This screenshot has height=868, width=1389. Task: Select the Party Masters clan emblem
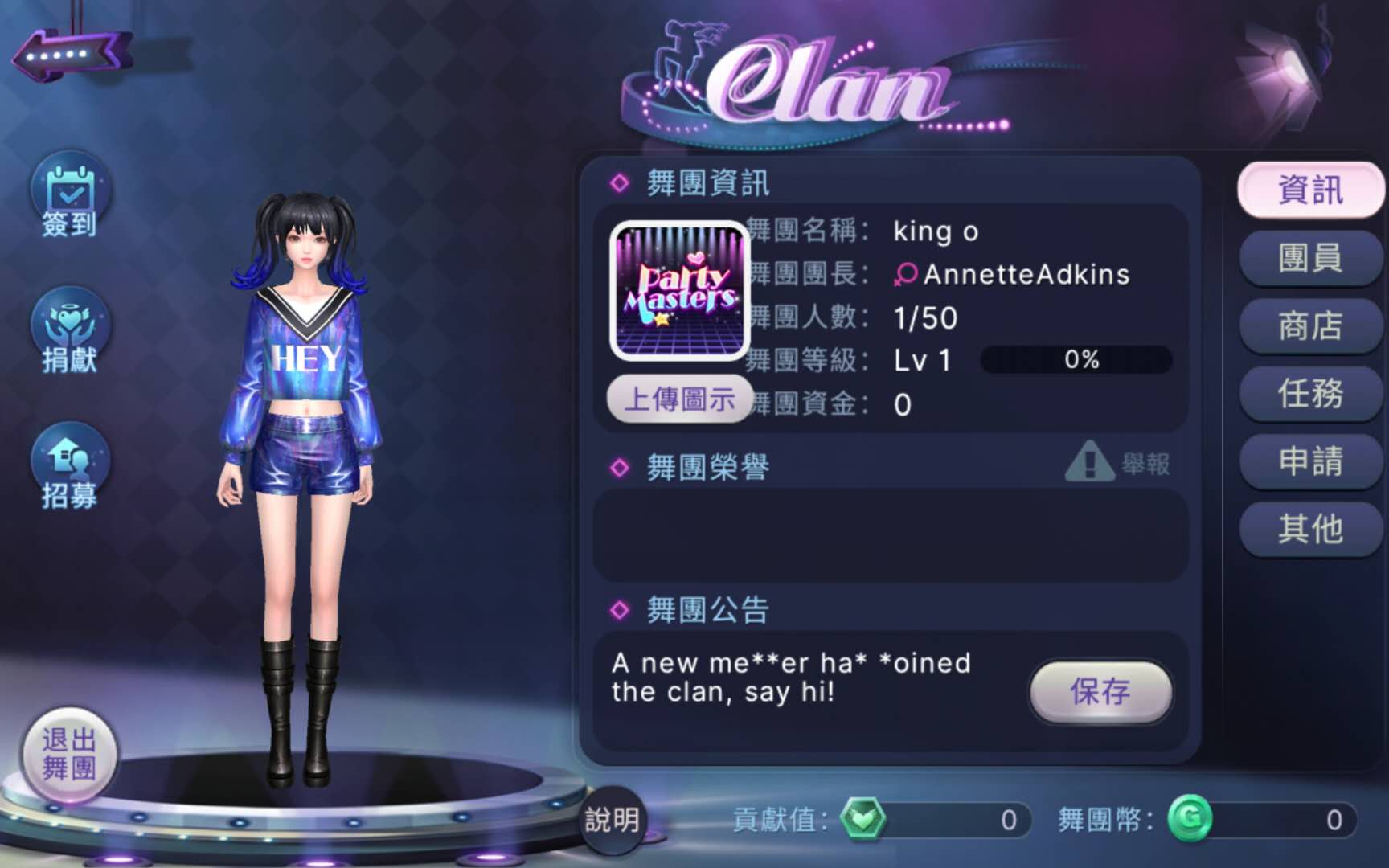680,290
